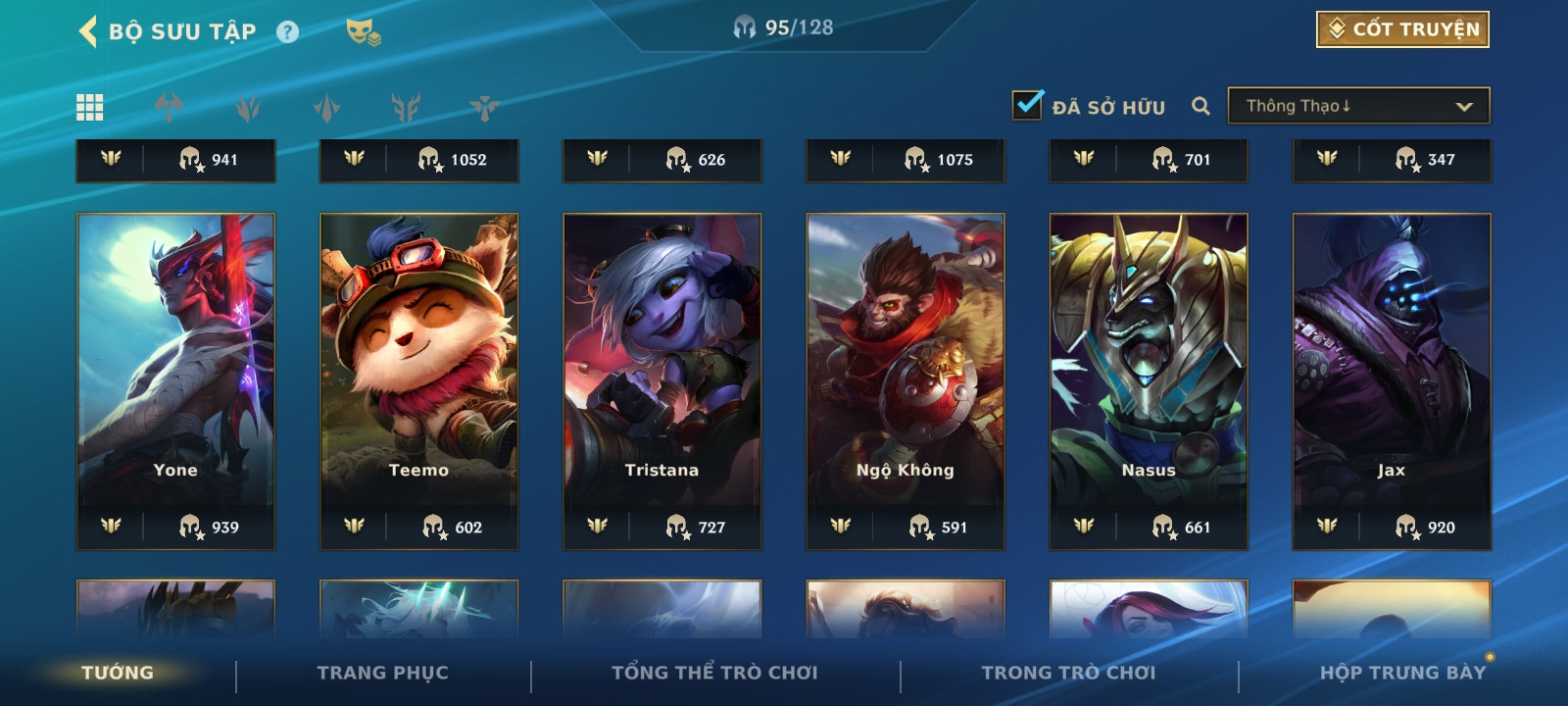The image size is (1568, 706).
Task: Open the Hộp Trưng Bày tab
Action: (1402, 673)
